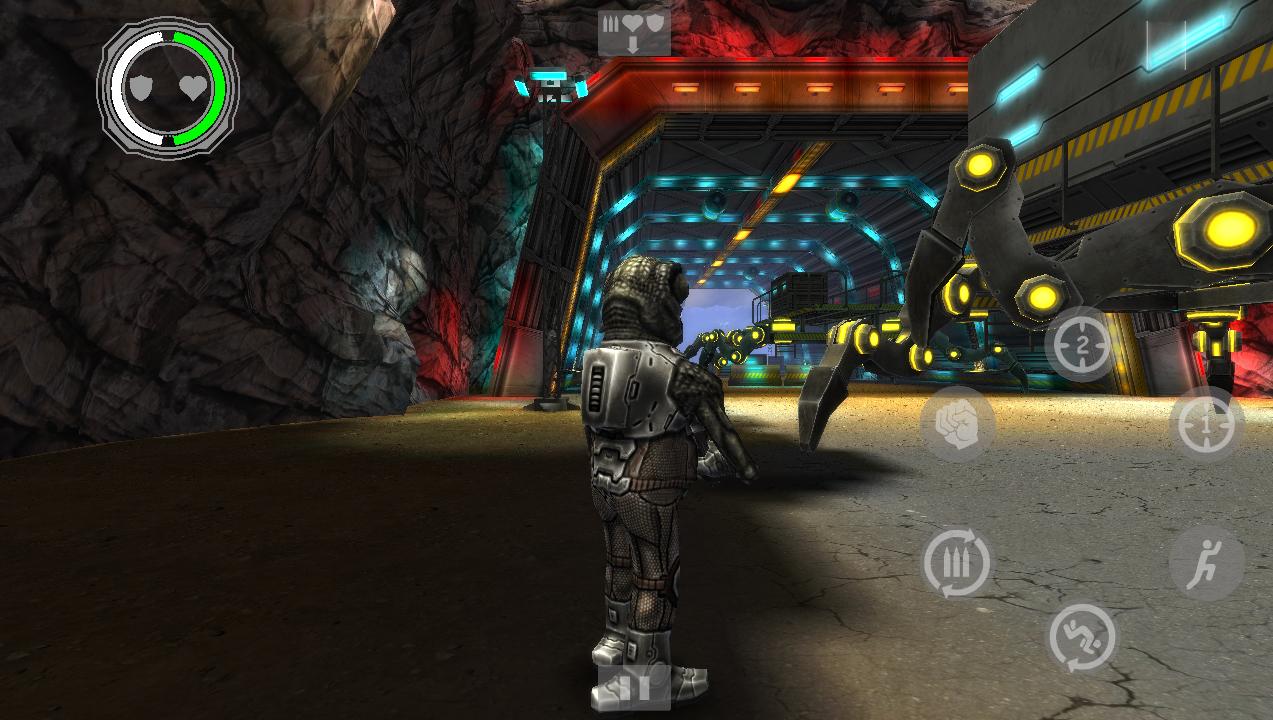The height and width of the screenshot is (720, 1273).
Task: Tap the jump button with leaping figure
Action: (x=1206, y=563)
